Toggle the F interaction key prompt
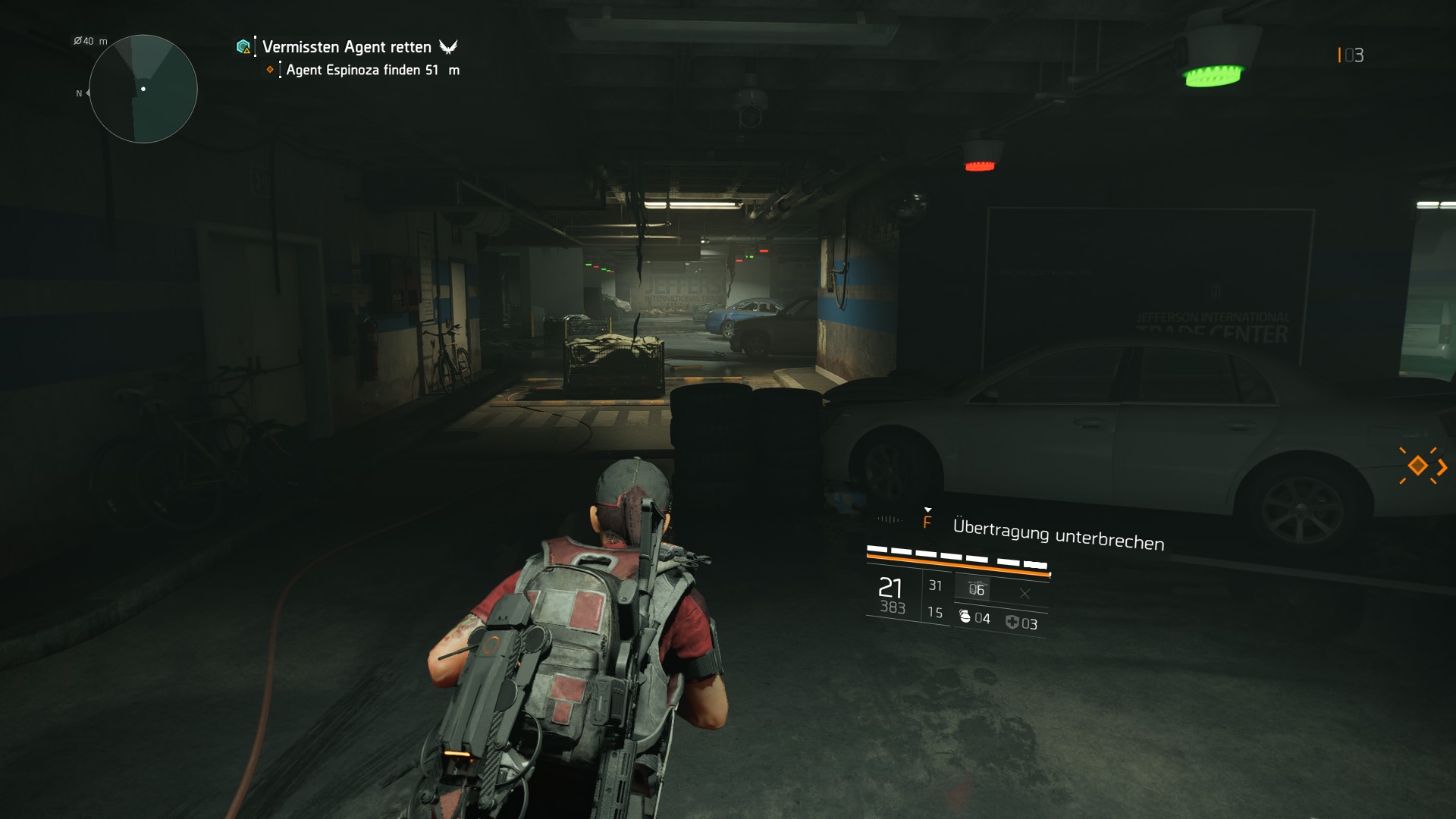Screen dimensions: 1456x819 point(927,522)
